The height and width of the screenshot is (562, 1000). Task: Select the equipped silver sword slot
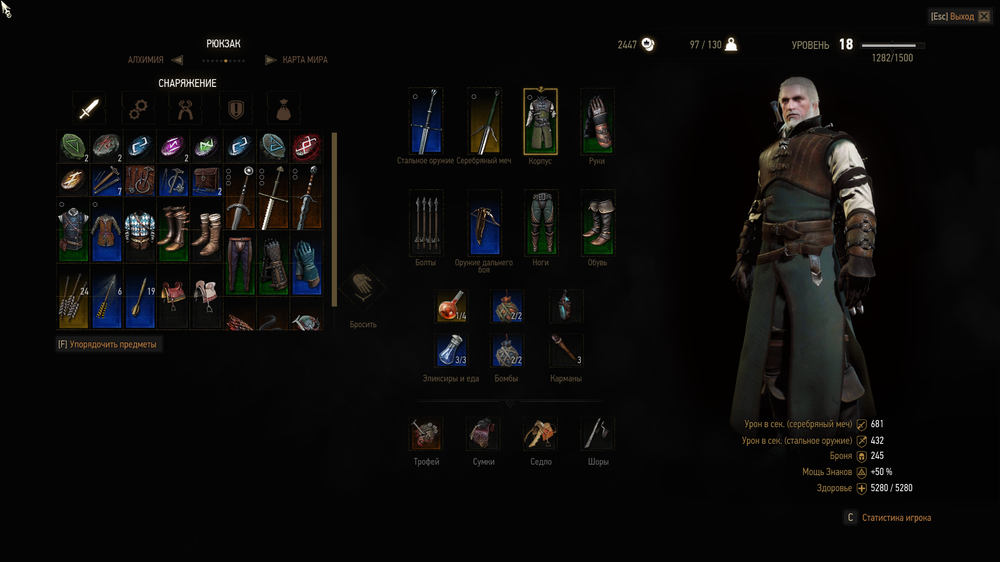[484, 121]
